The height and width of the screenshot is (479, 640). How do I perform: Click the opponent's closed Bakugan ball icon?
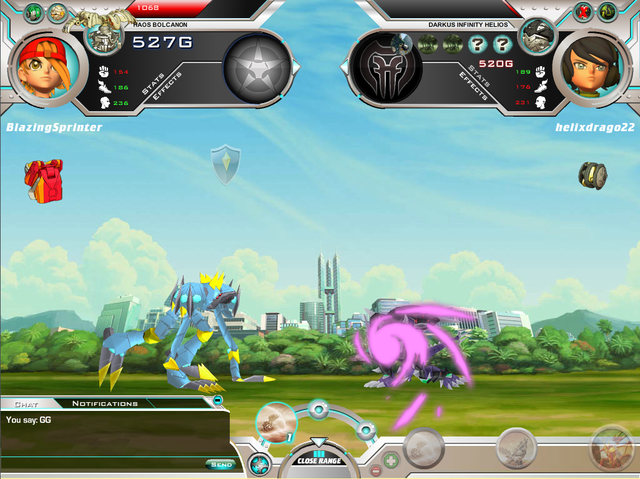[592, 174]
